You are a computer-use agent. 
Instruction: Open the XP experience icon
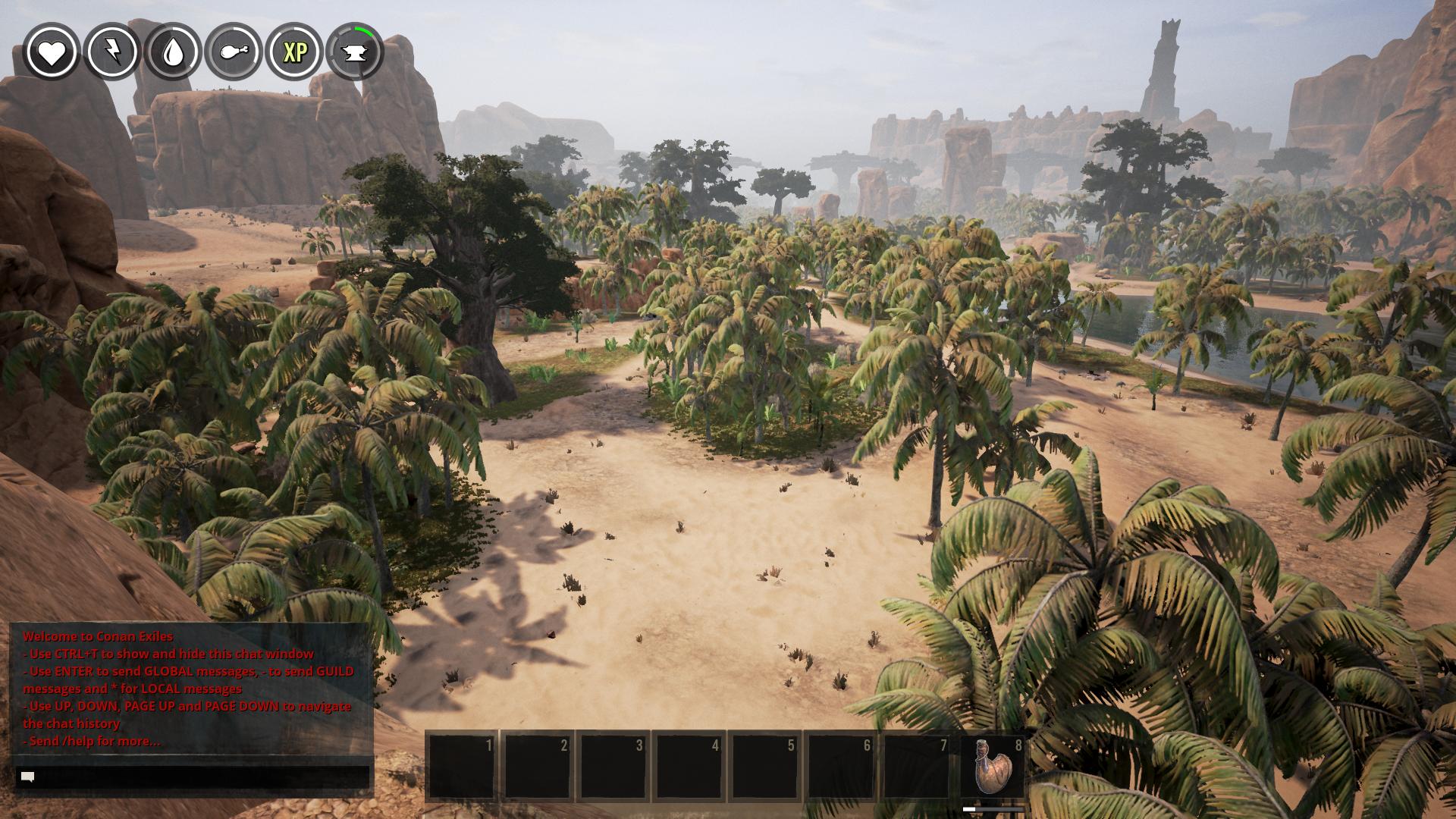[294, 52]
